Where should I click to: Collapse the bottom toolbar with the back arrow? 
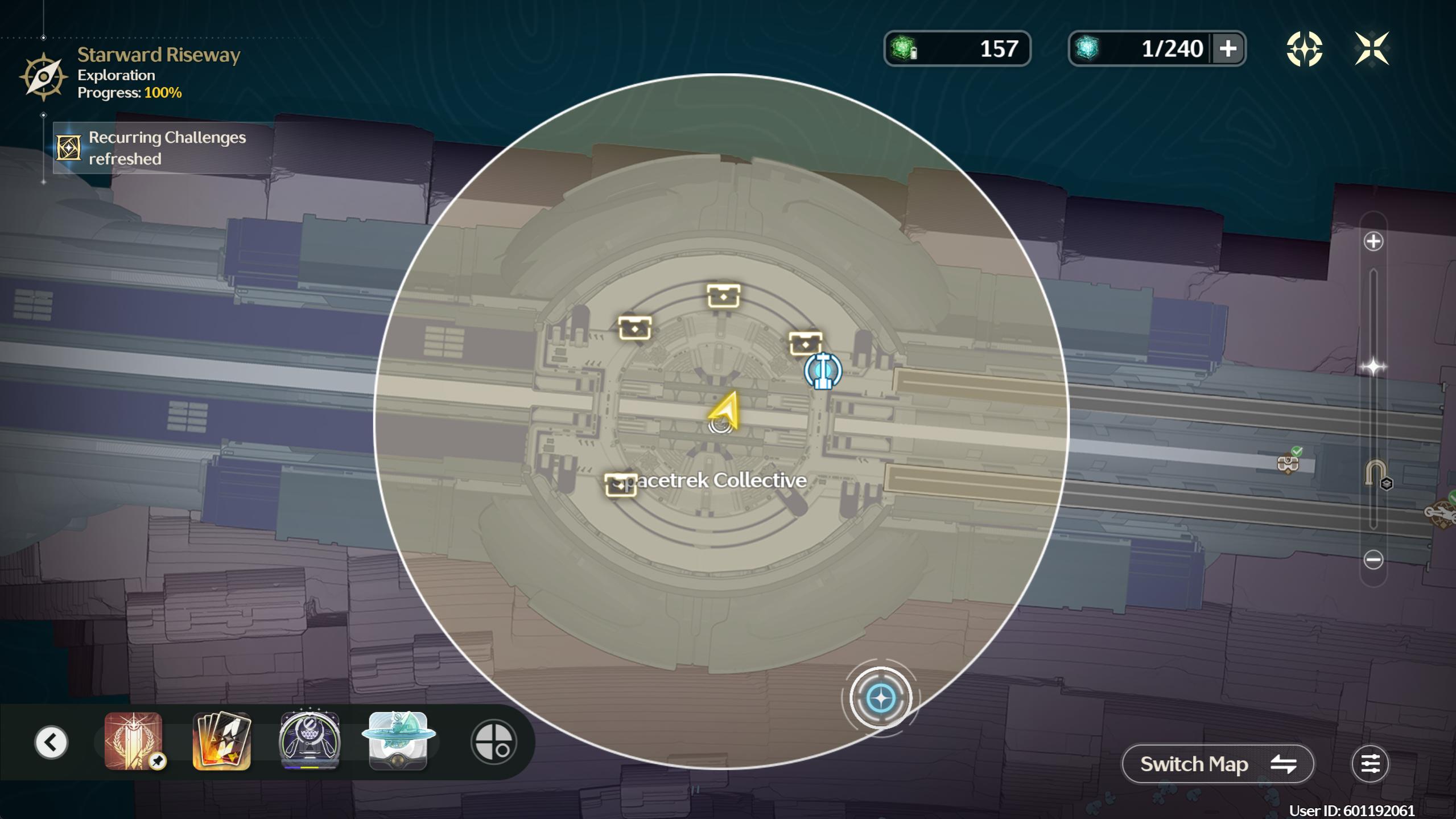tap(51, 742)
